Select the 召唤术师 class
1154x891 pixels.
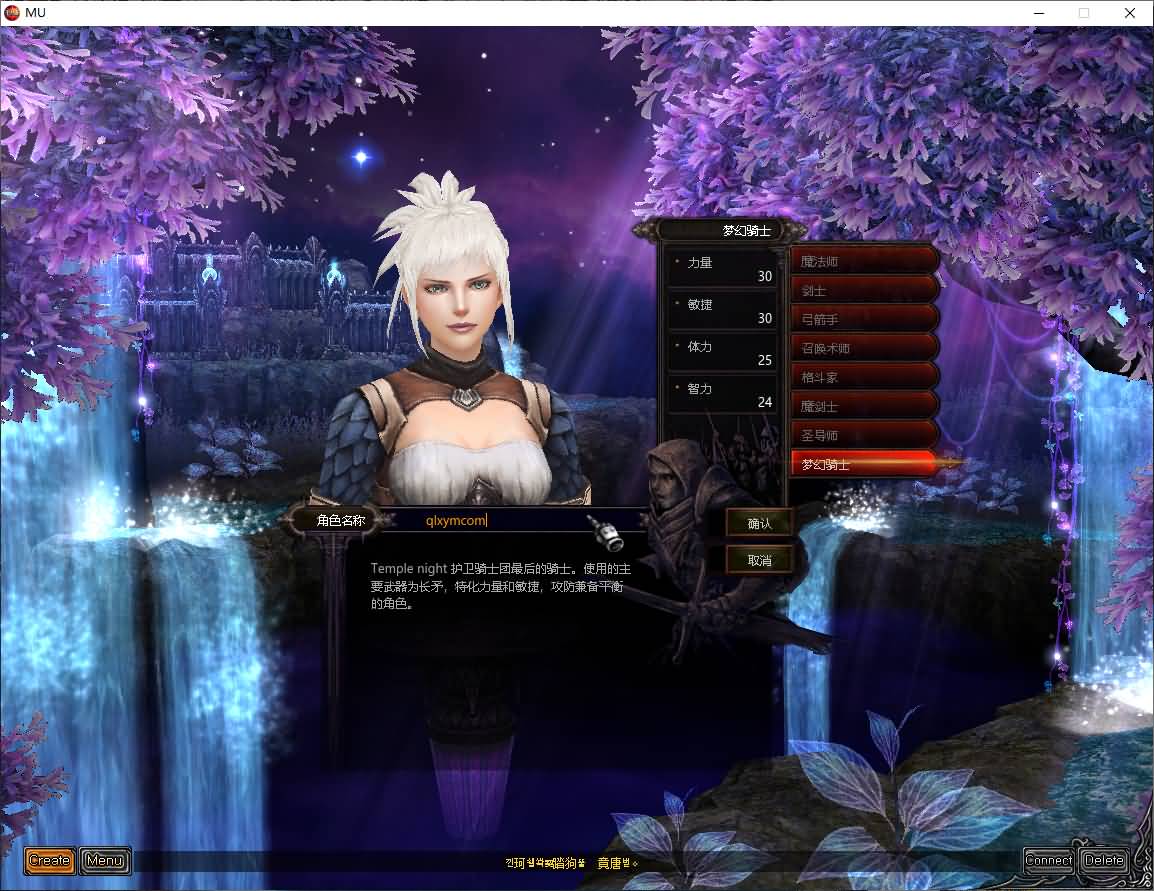(x=864, y=348)
